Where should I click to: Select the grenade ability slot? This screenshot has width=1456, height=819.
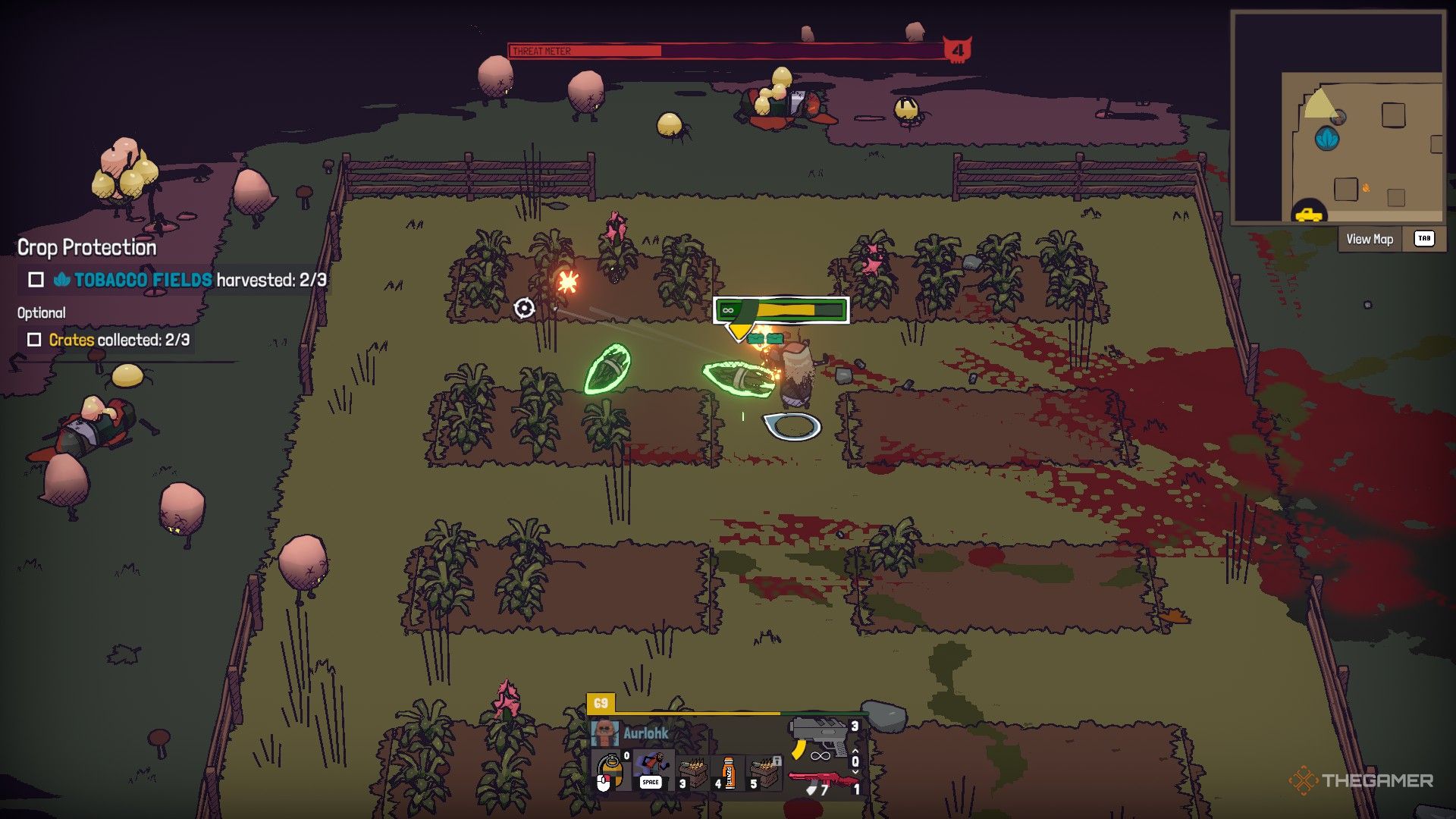(x=610, y=771)
